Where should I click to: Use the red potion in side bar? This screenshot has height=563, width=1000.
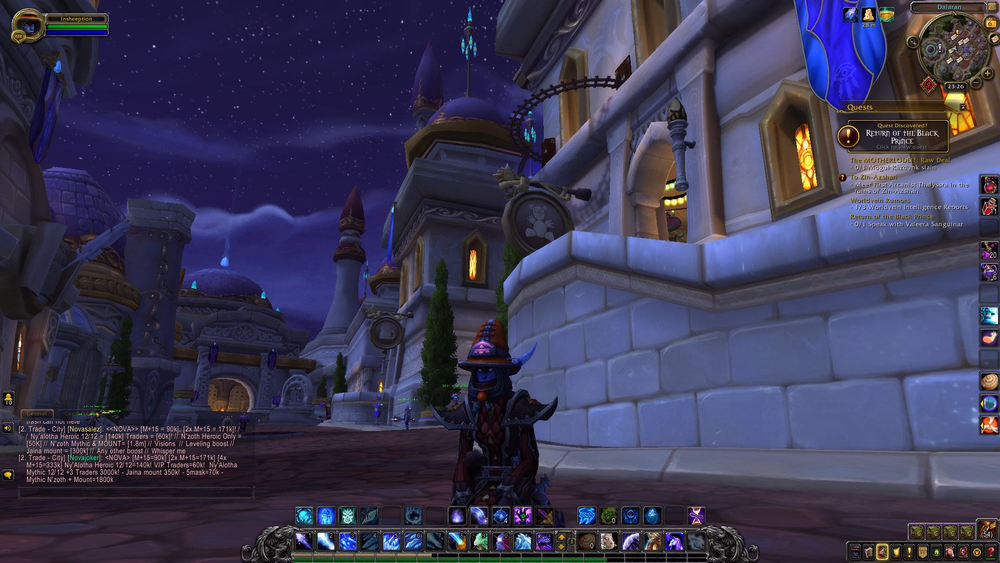(x=988, y=184)
